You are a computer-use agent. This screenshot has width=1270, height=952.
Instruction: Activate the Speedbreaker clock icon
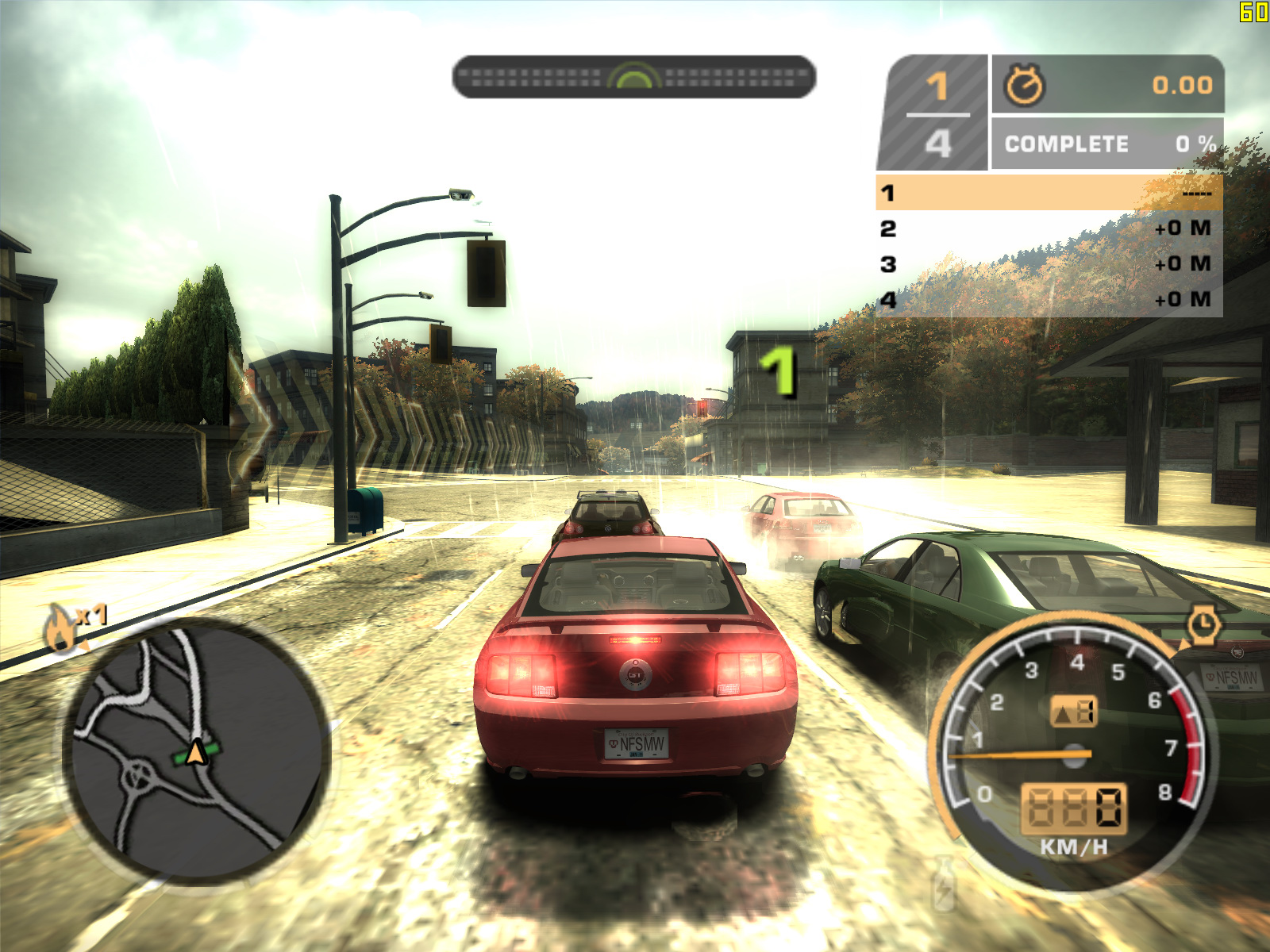1203,624
